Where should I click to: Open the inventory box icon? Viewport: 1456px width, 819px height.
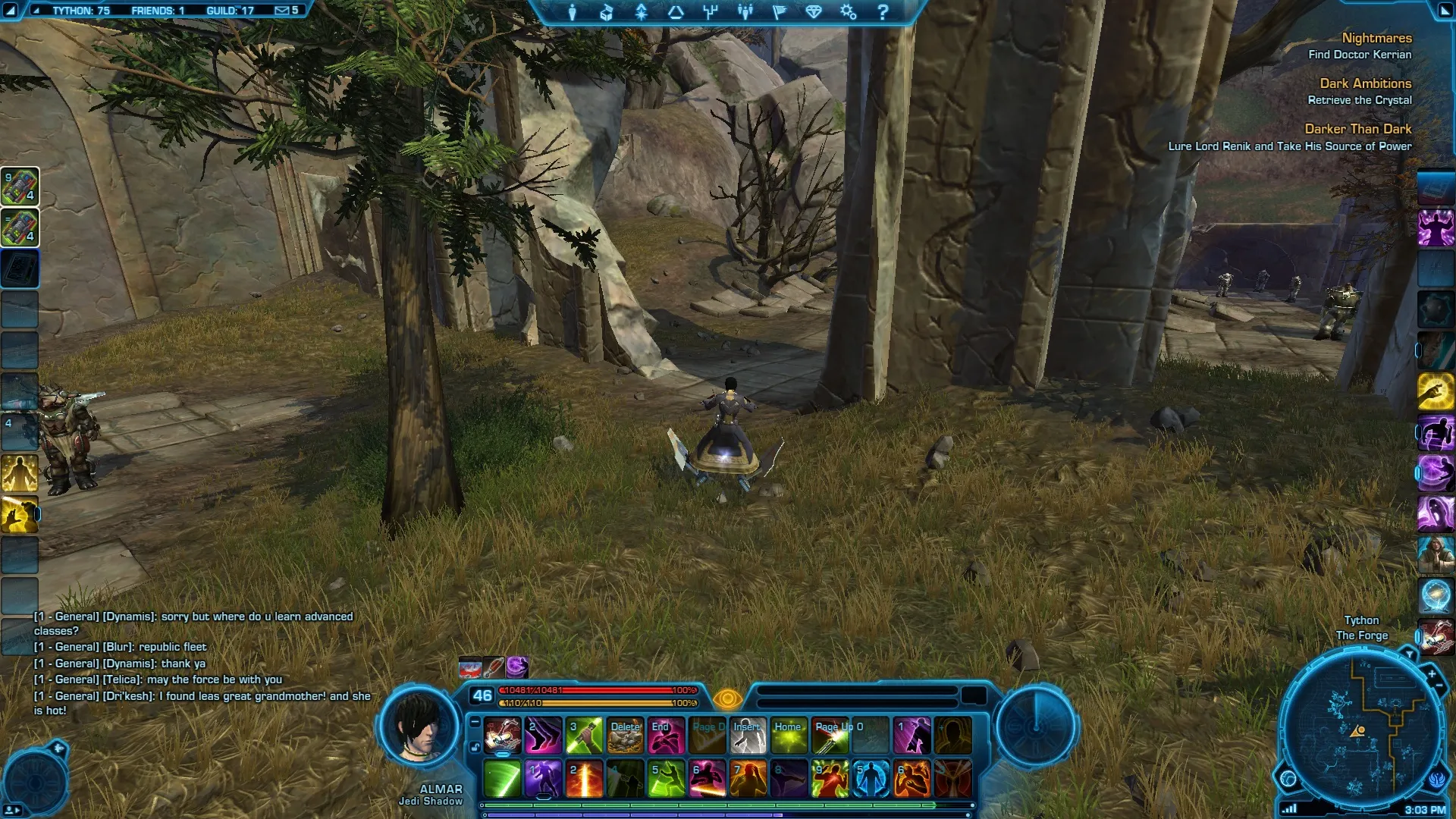pos(607,12)
